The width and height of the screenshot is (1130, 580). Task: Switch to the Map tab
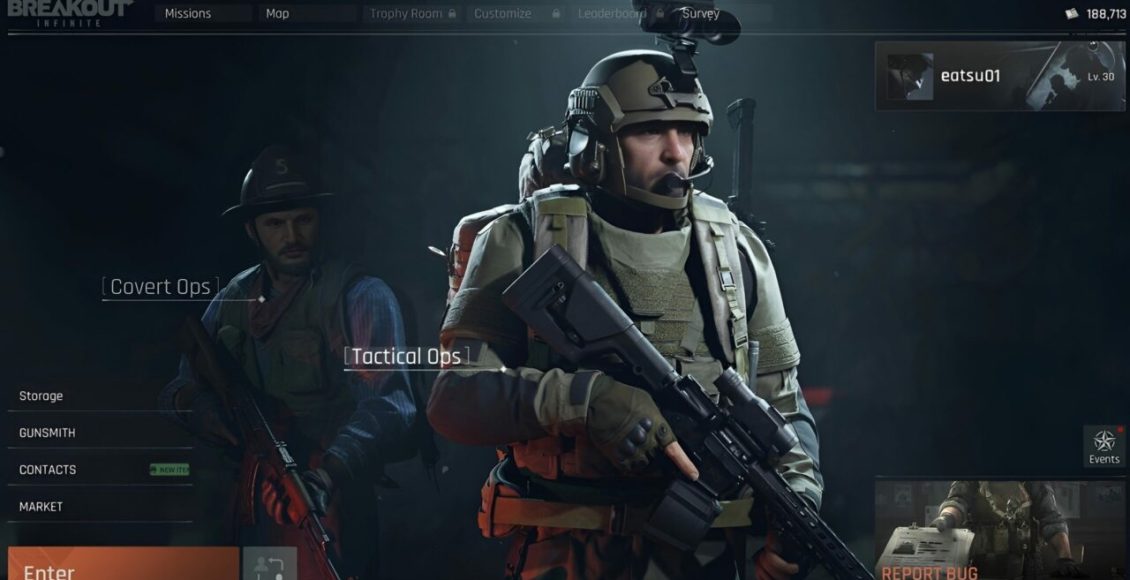click(278, 14)
